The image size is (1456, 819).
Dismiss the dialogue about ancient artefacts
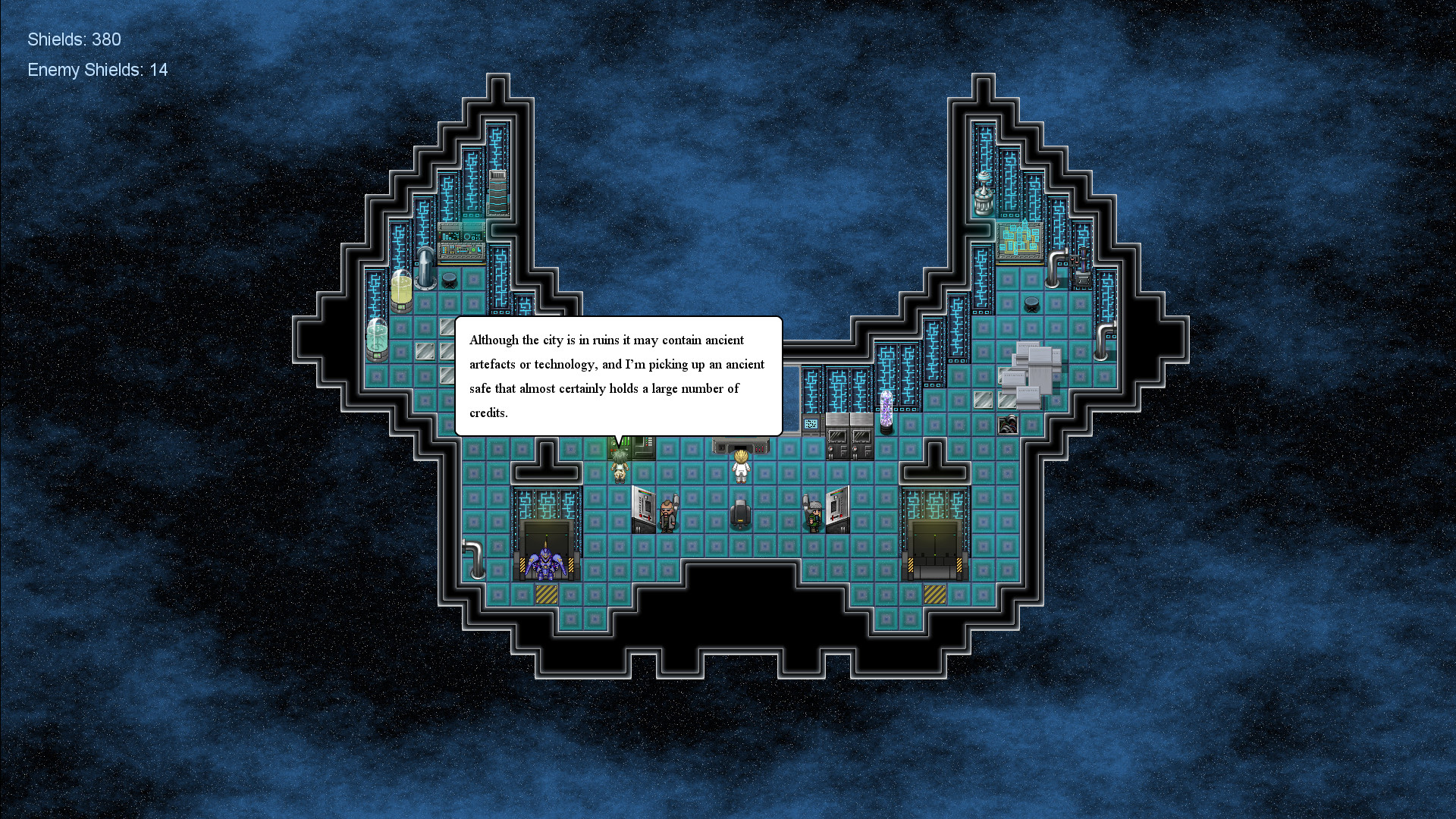pyautogui.click(x=618, y=377)
